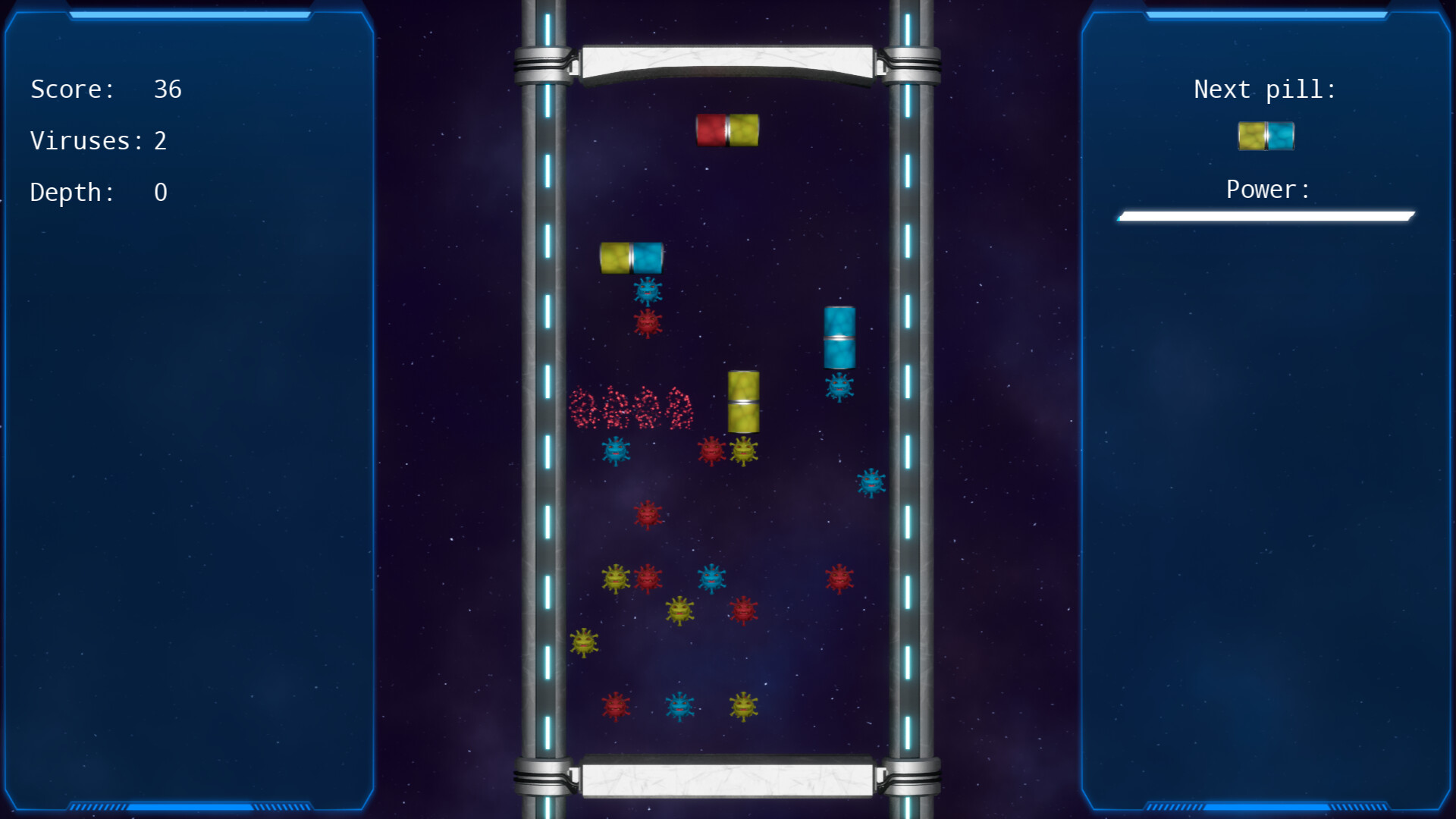Select the vertical blue pill capsule

tap(839, 337)
